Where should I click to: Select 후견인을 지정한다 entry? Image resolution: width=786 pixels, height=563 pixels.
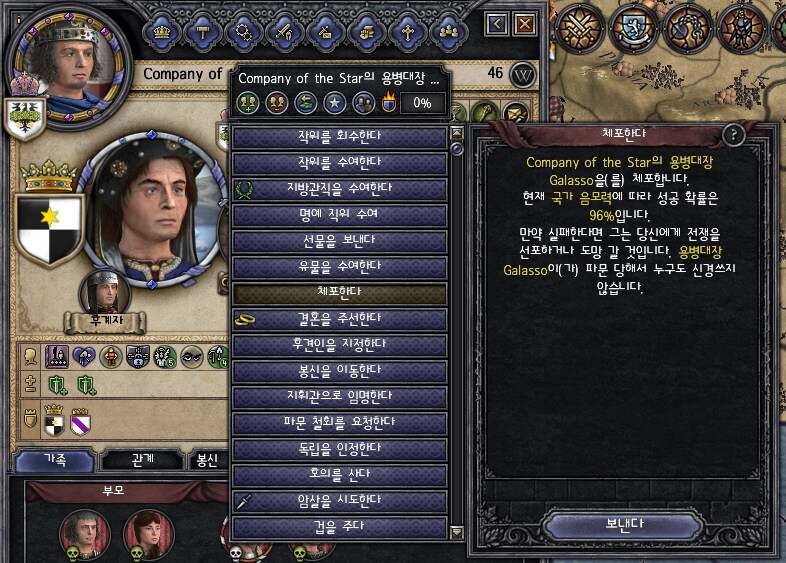(340, 345)
